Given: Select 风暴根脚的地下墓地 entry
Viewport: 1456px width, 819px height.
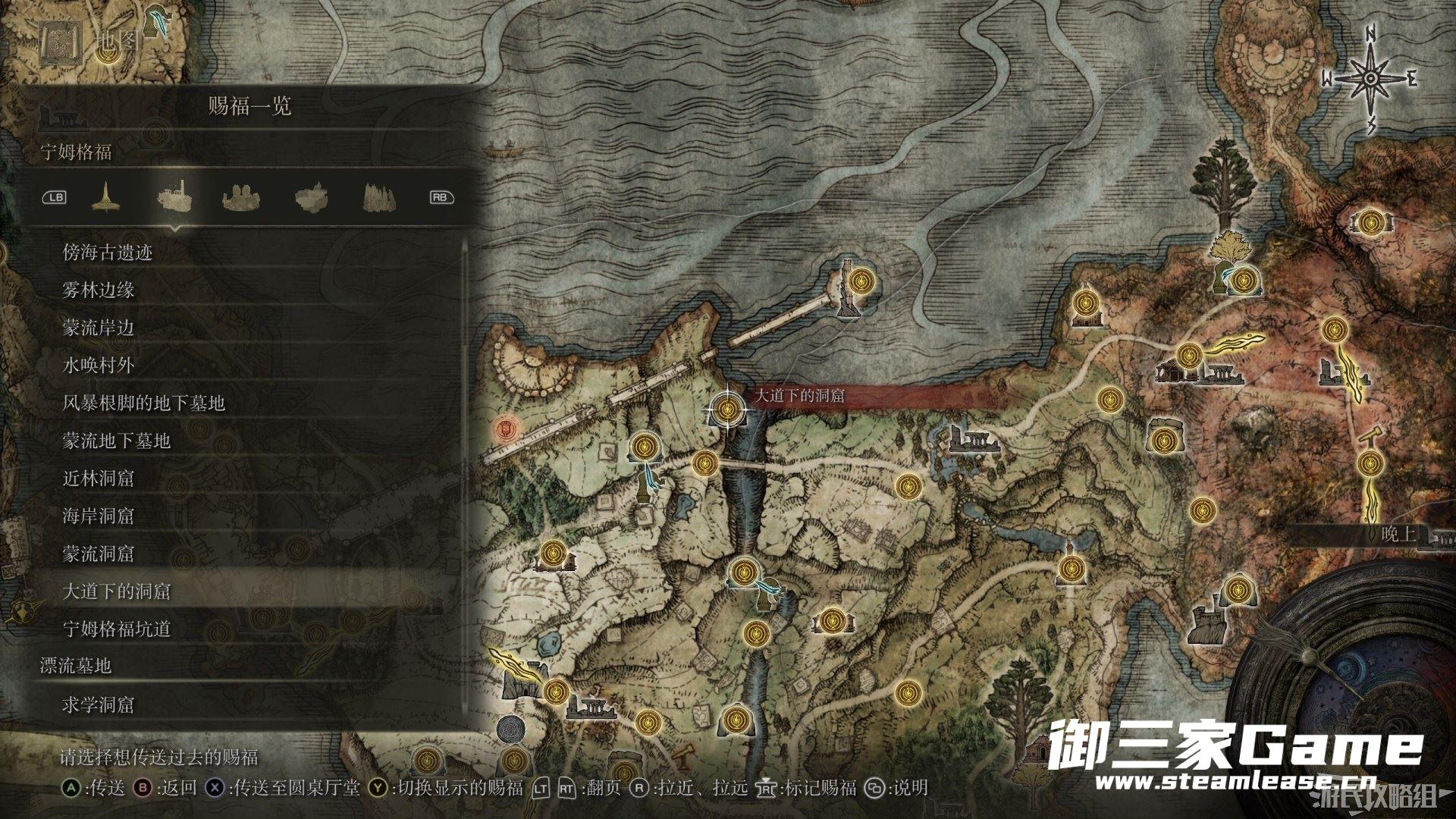Looking at the screenshot, I should pyautogui.click(x=144, y=403).
